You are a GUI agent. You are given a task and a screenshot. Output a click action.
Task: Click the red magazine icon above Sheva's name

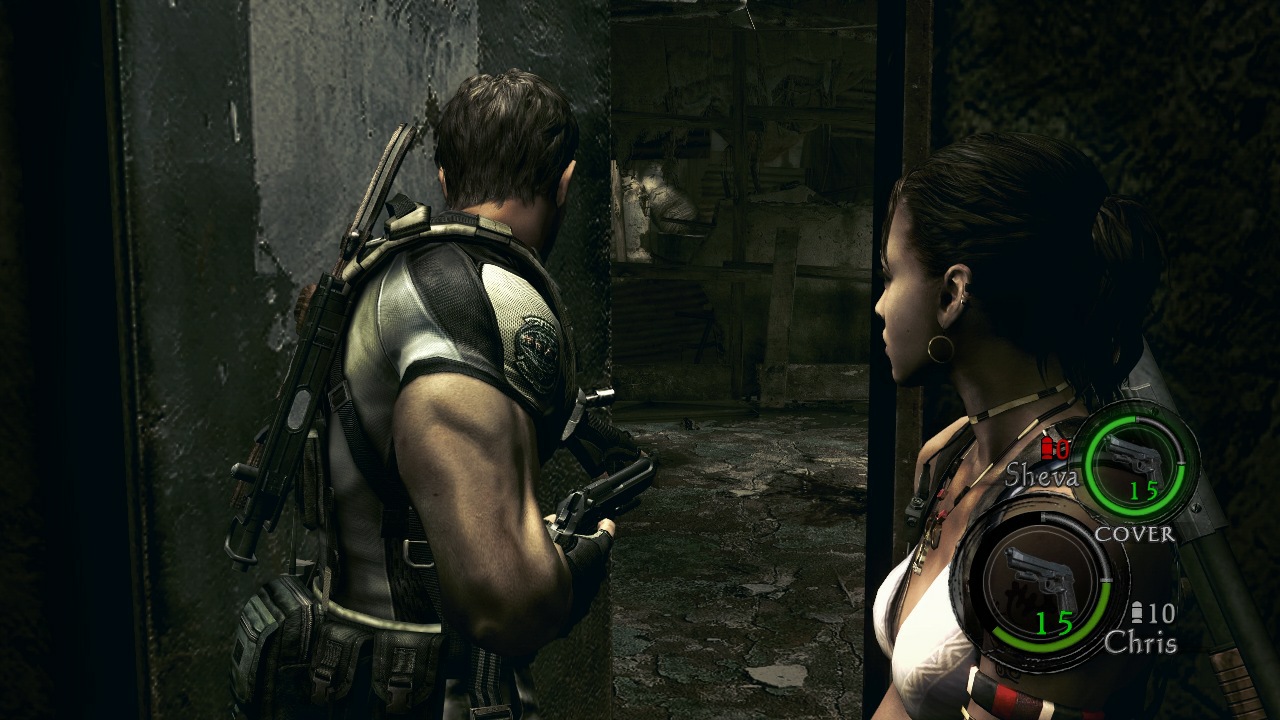pyautogui.click(x=1049, y=448)
